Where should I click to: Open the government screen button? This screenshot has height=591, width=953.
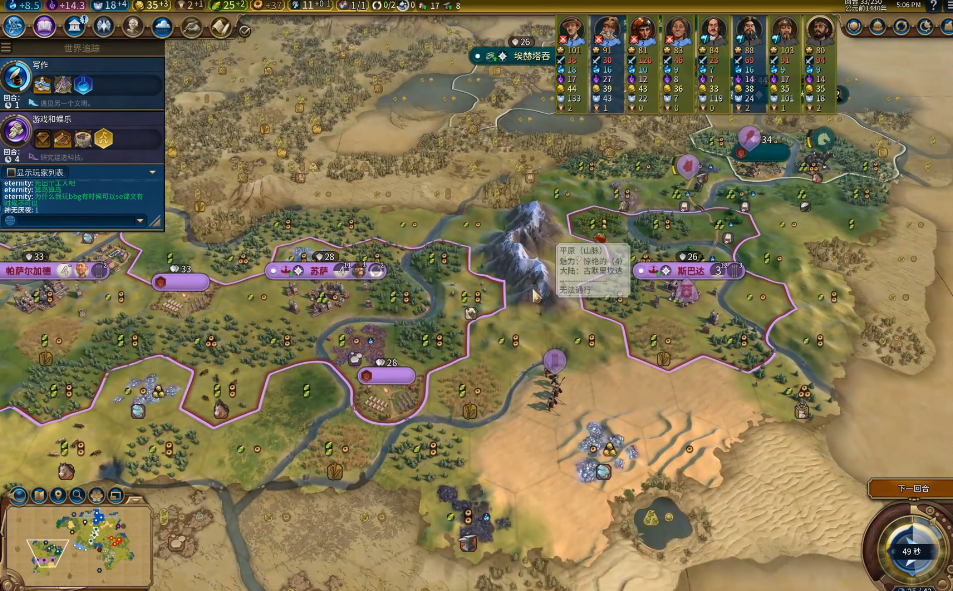tap(73, 27)
